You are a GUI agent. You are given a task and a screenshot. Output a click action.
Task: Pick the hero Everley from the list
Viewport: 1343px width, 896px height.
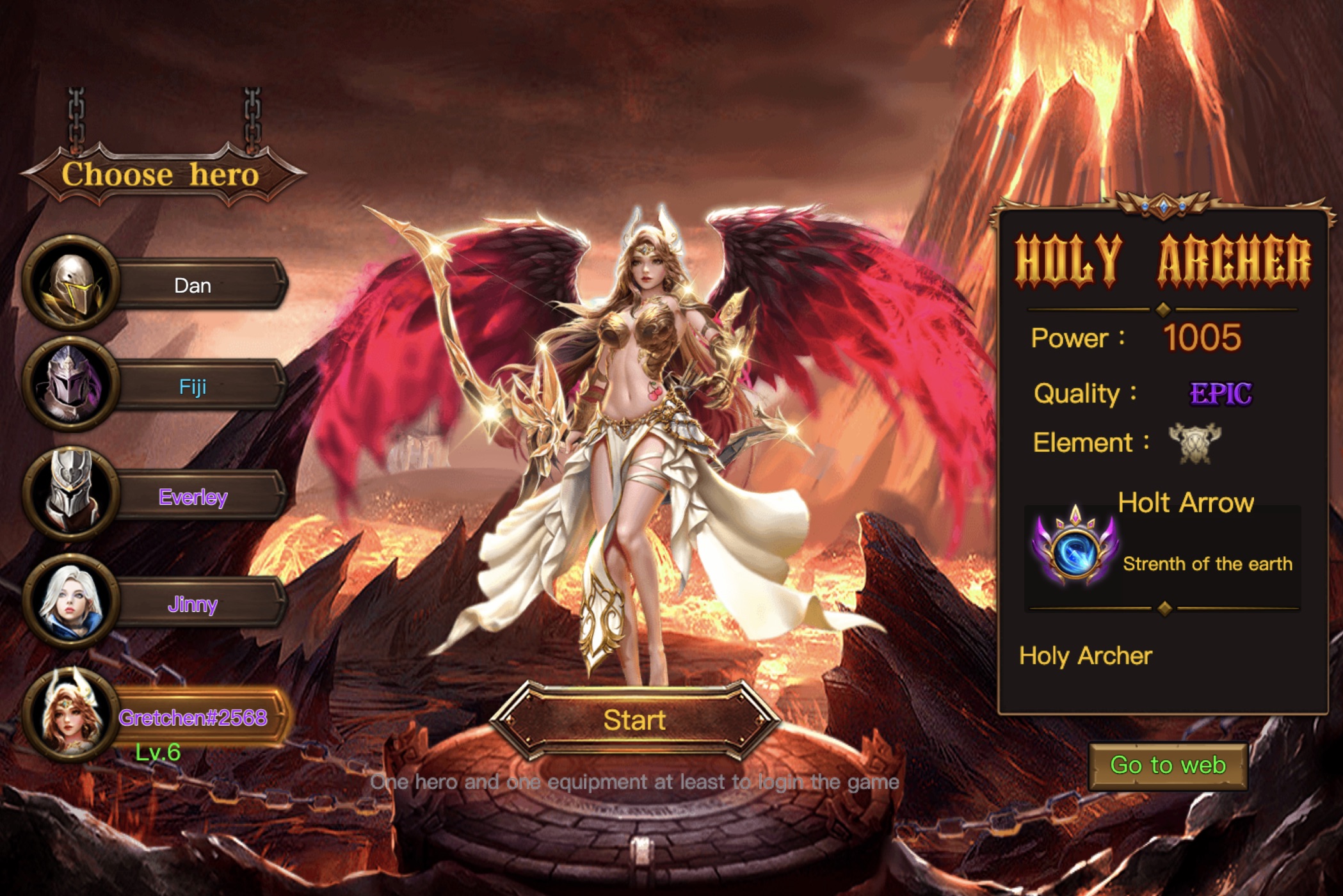pyautogui.click(x=193, y=497)
